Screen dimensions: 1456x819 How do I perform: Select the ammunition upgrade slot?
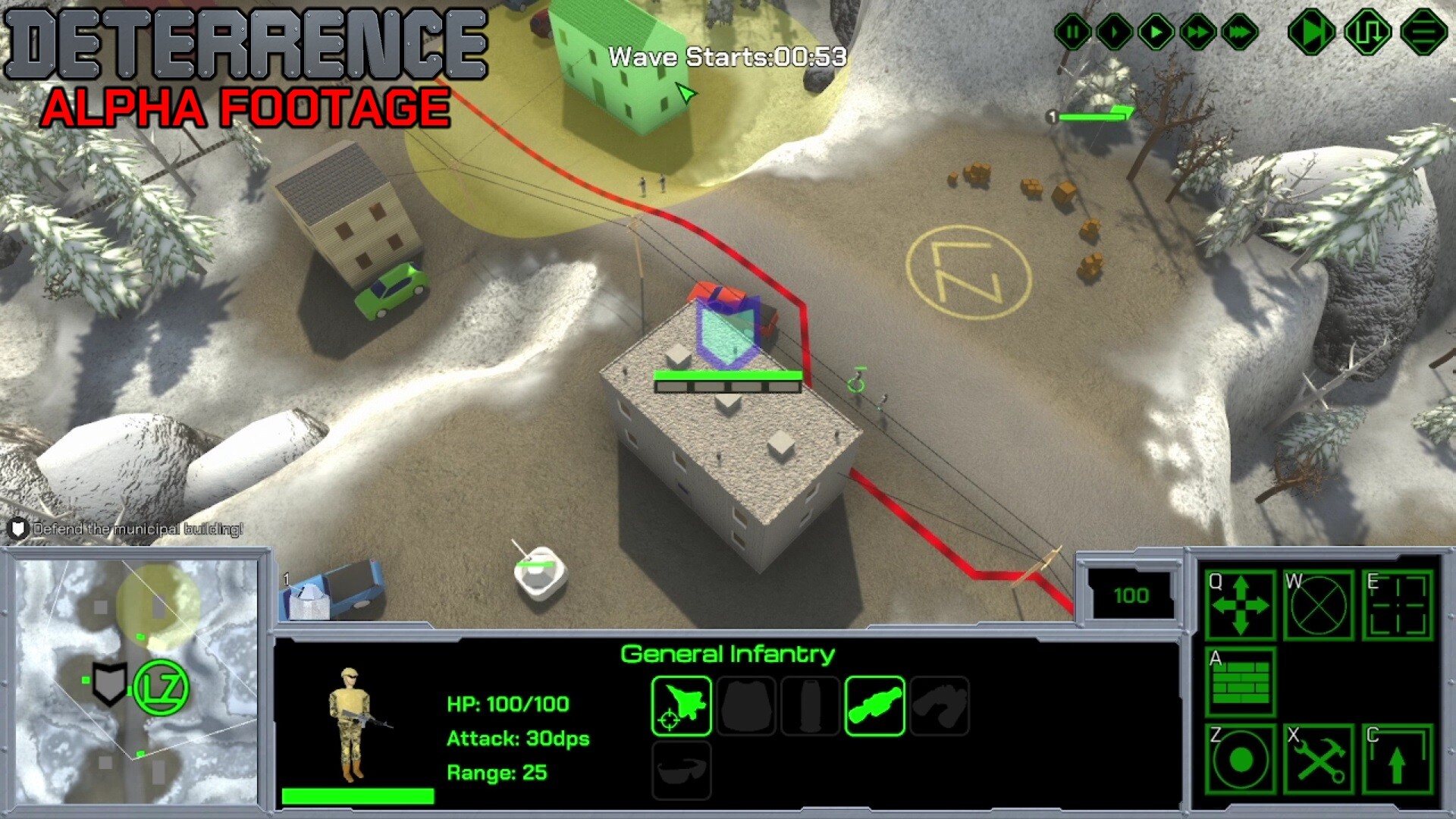[x=811, y=705]
